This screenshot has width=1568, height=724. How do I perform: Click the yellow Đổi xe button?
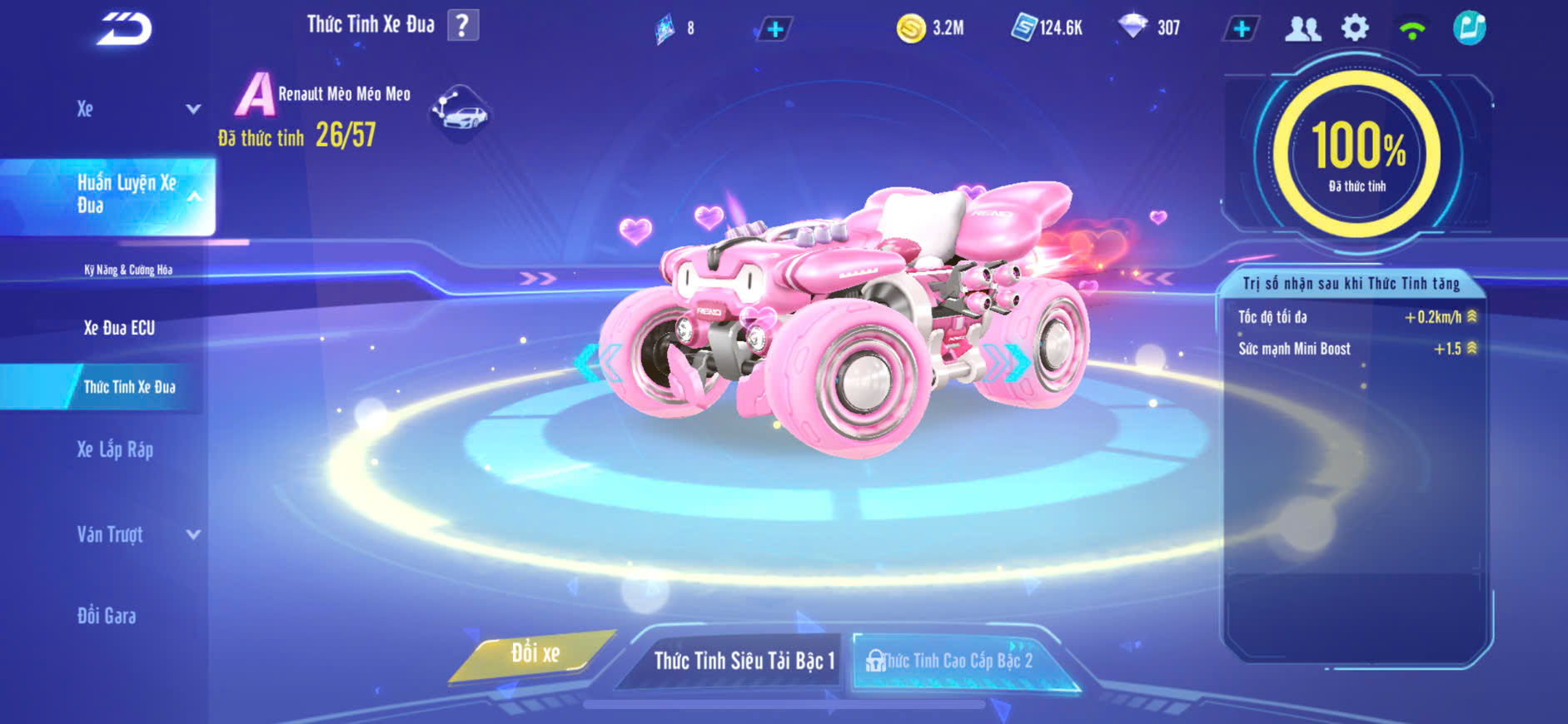[x=535, y=654]
